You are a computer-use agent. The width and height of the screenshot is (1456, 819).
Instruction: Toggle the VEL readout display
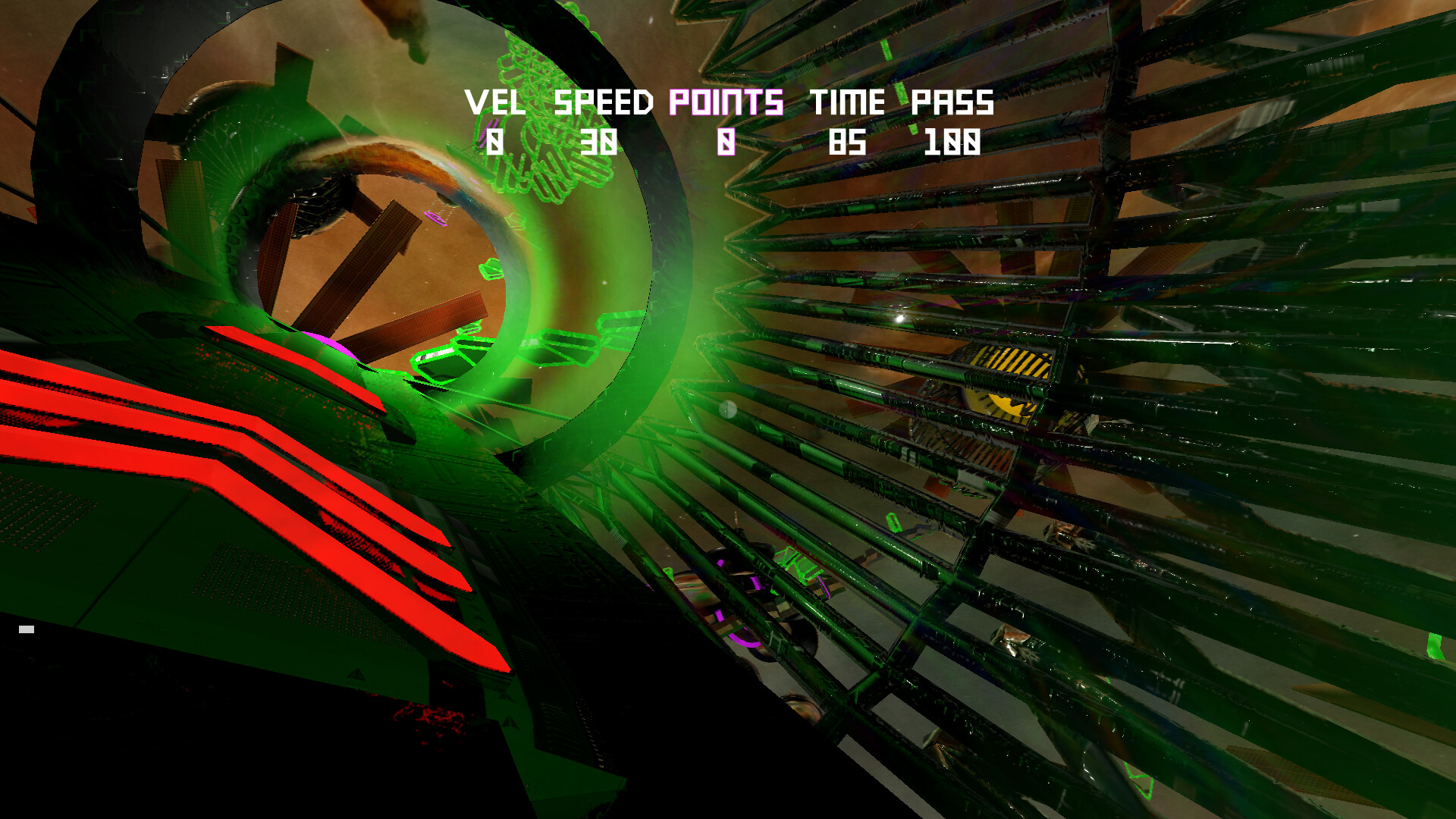coord(497,102)
